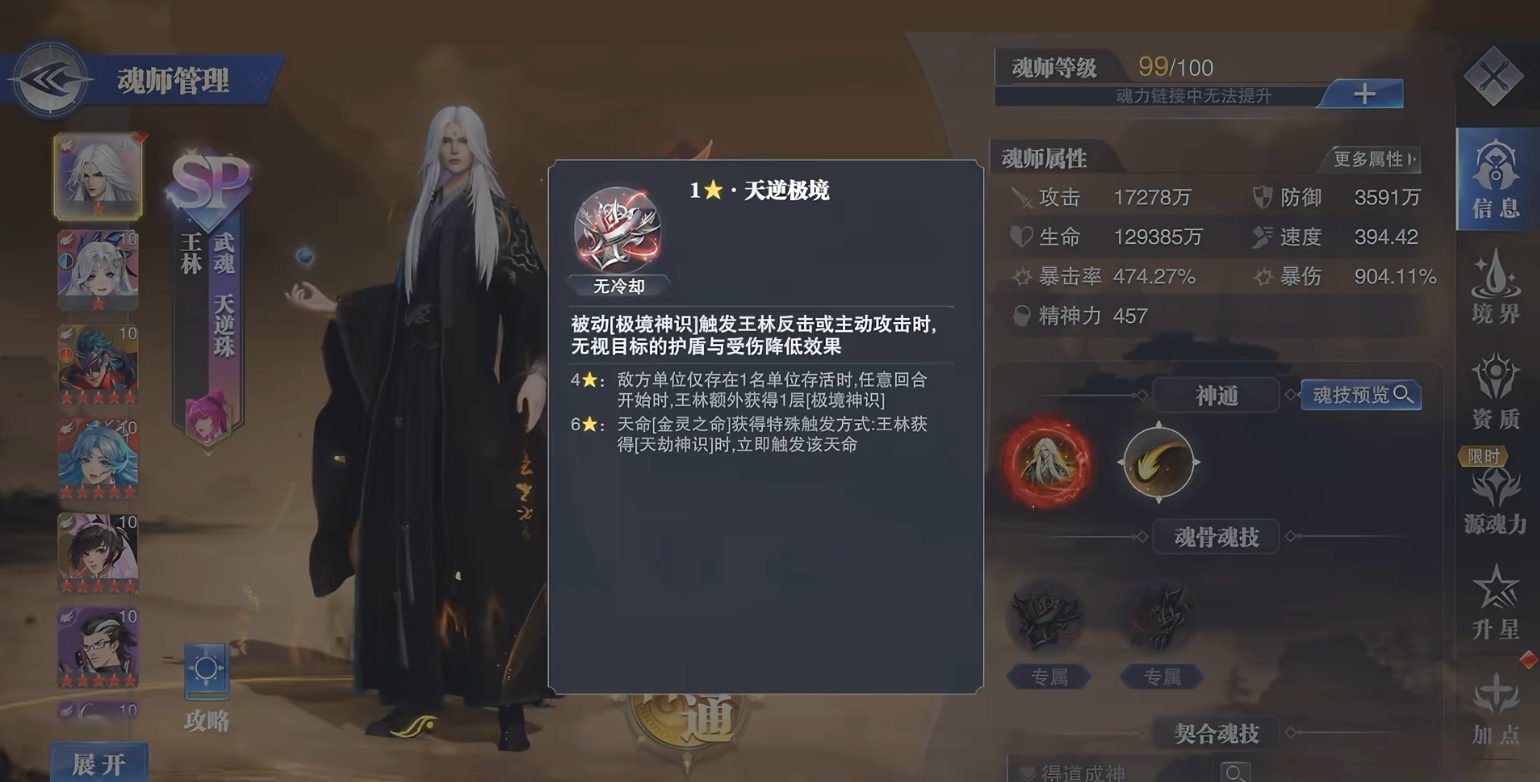This screenshot has height=782, width=1540.
Task: Select Wang Lin's red portrait skill icon
Action: [x=1046, y=463]
